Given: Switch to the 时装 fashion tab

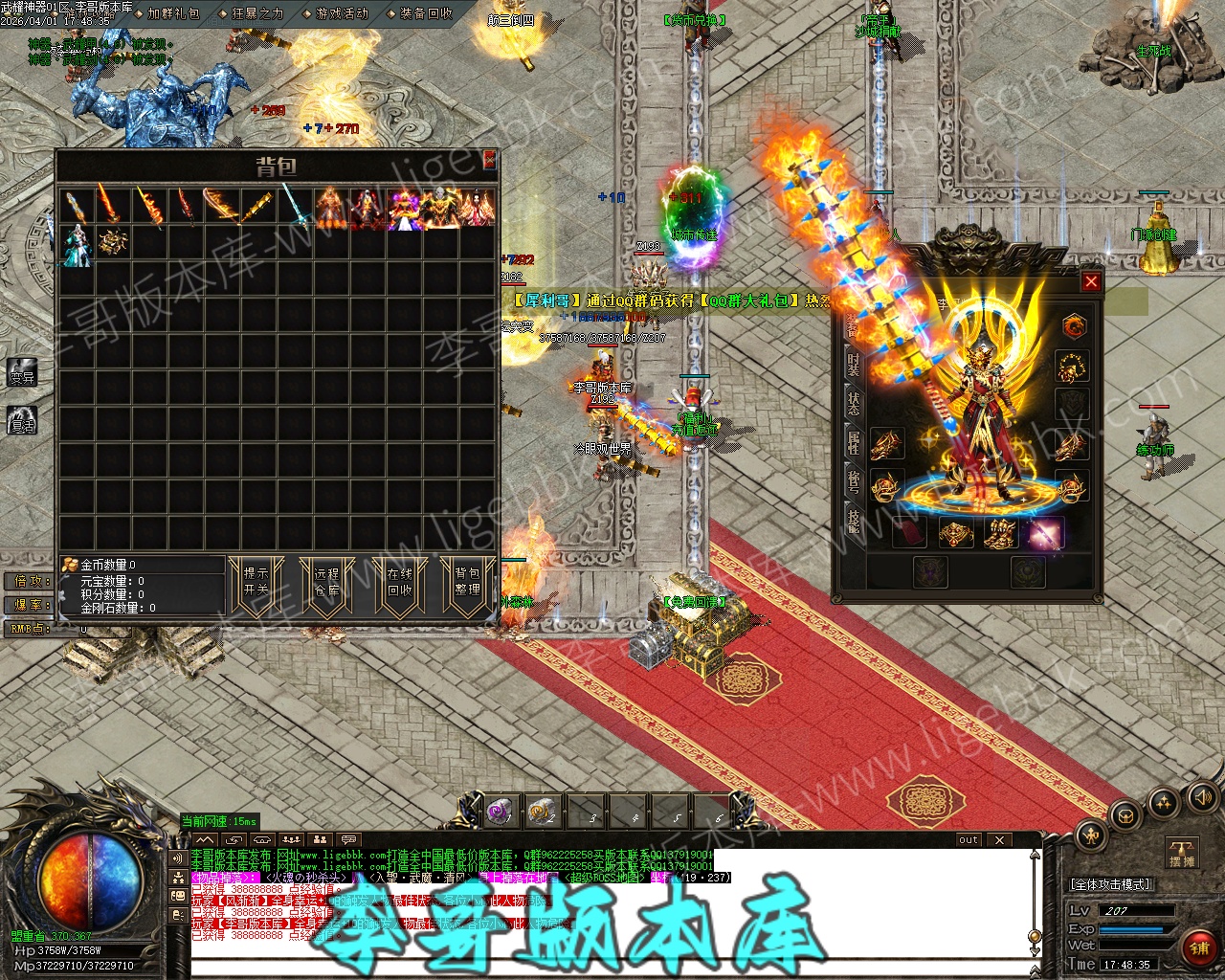Looking at the screenshot, I should [x=853, y=364].
